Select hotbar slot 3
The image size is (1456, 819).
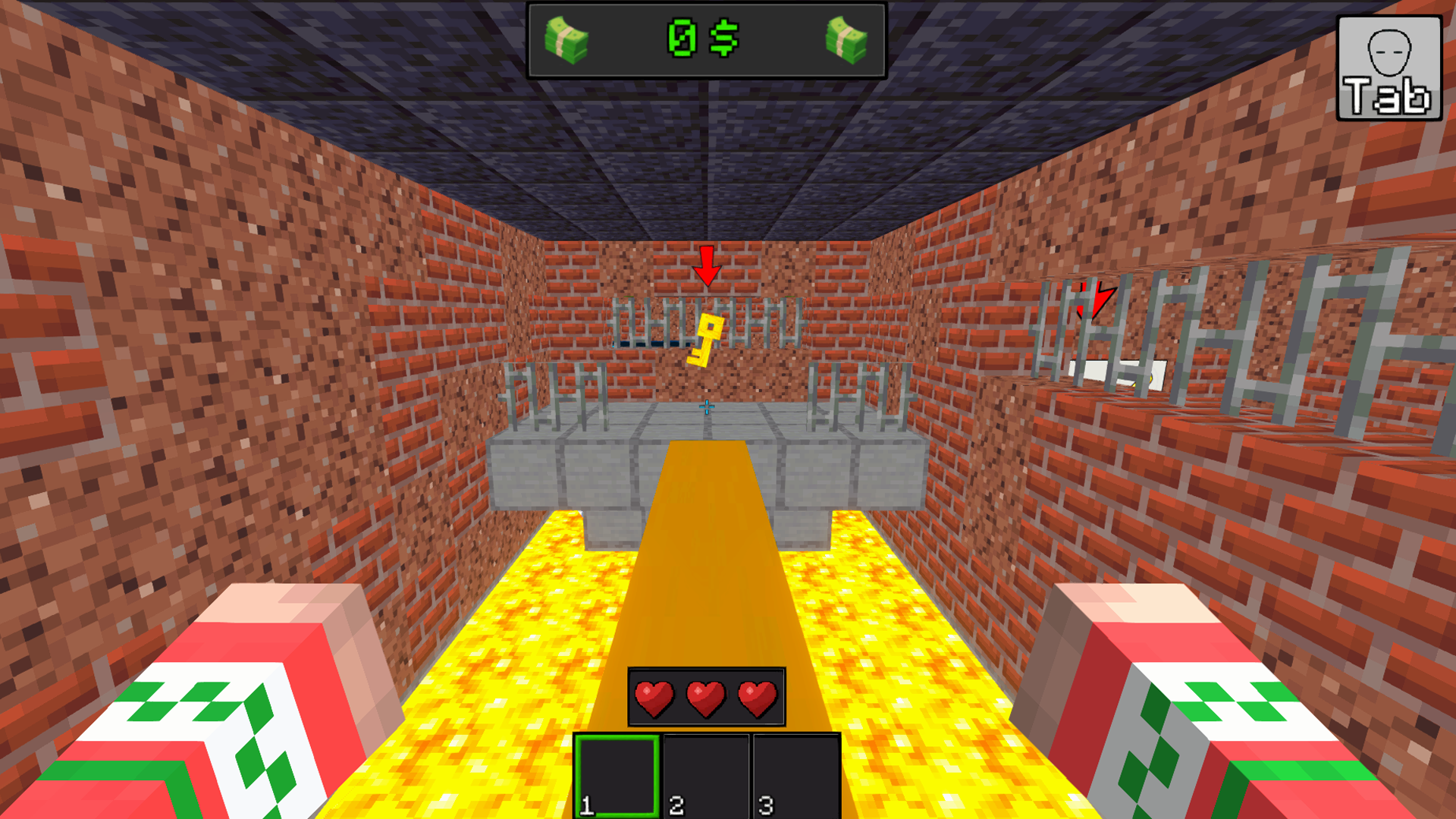click(793, 776)
